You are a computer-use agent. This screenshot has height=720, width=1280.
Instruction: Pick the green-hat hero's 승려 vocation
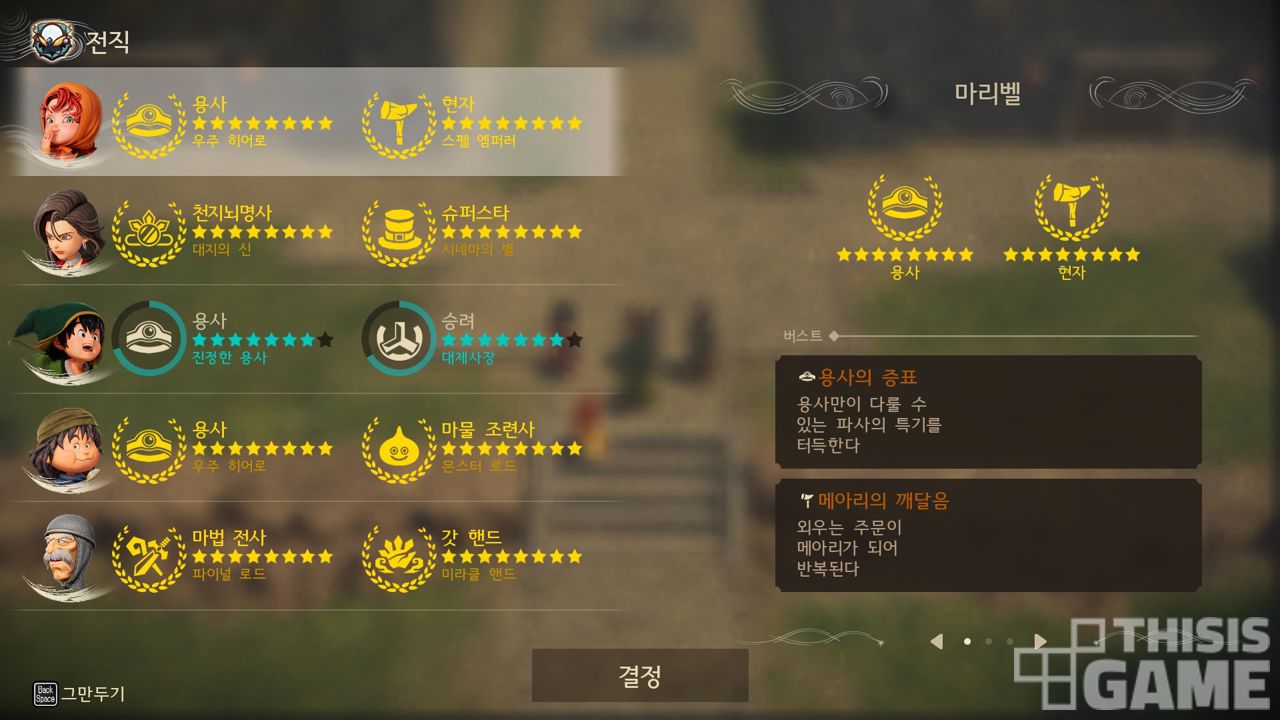point(475,339)
